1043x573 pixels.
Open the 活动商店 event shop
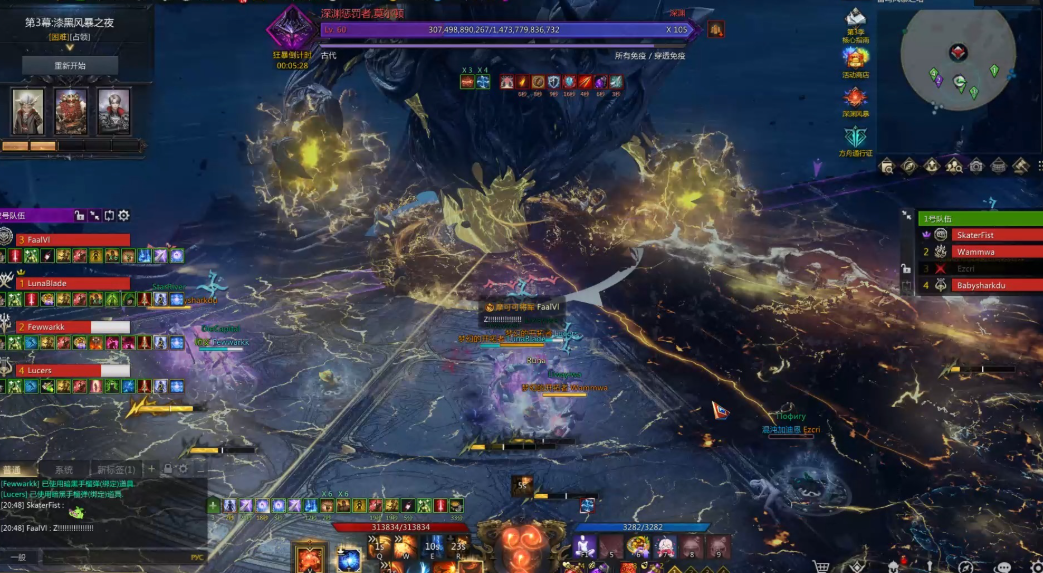pyautogui.click(x=855, y=62)
